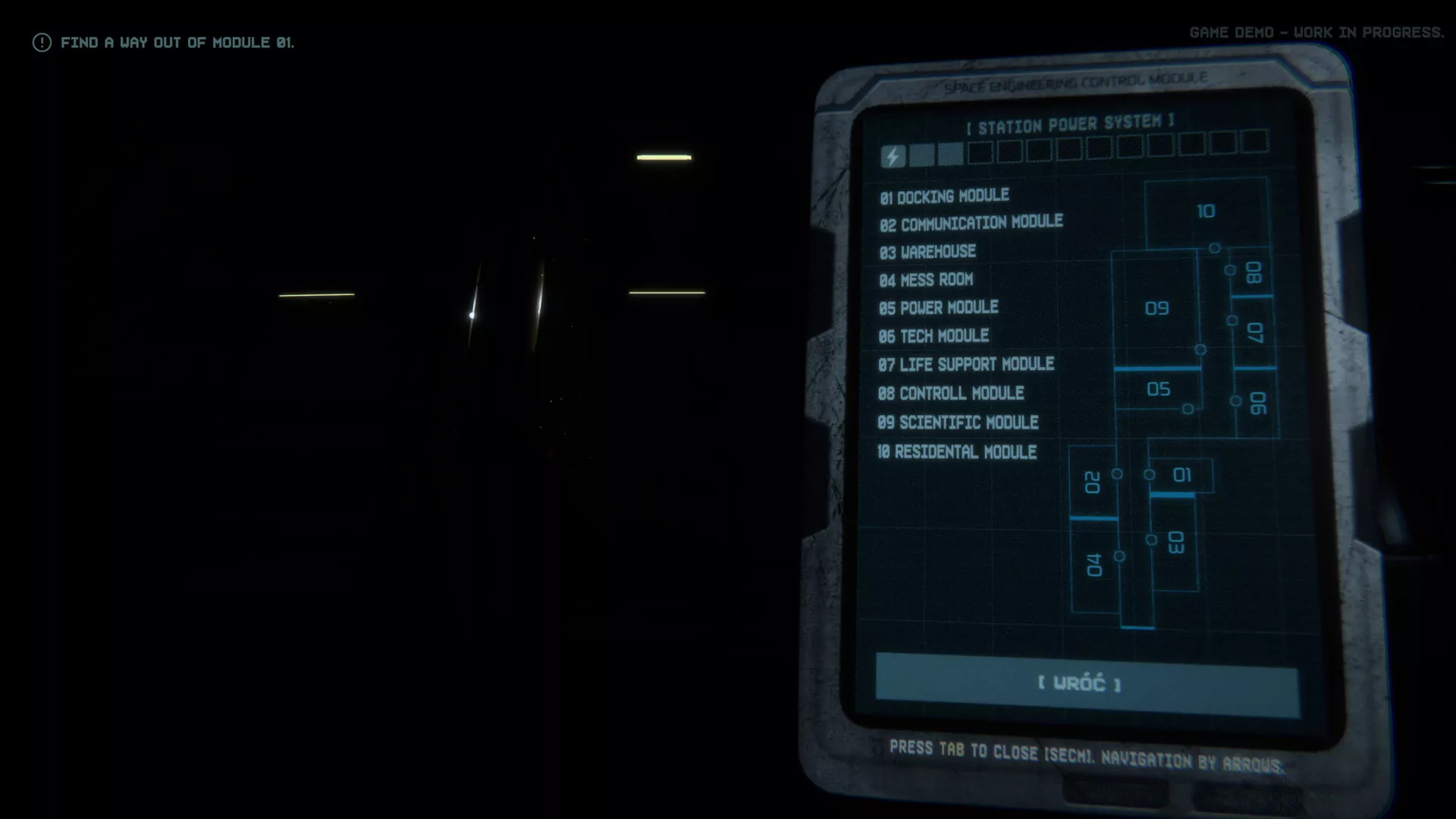Select room 09 on the station map
This screenshot has height=819, width=1456.
click(1156, 309)
